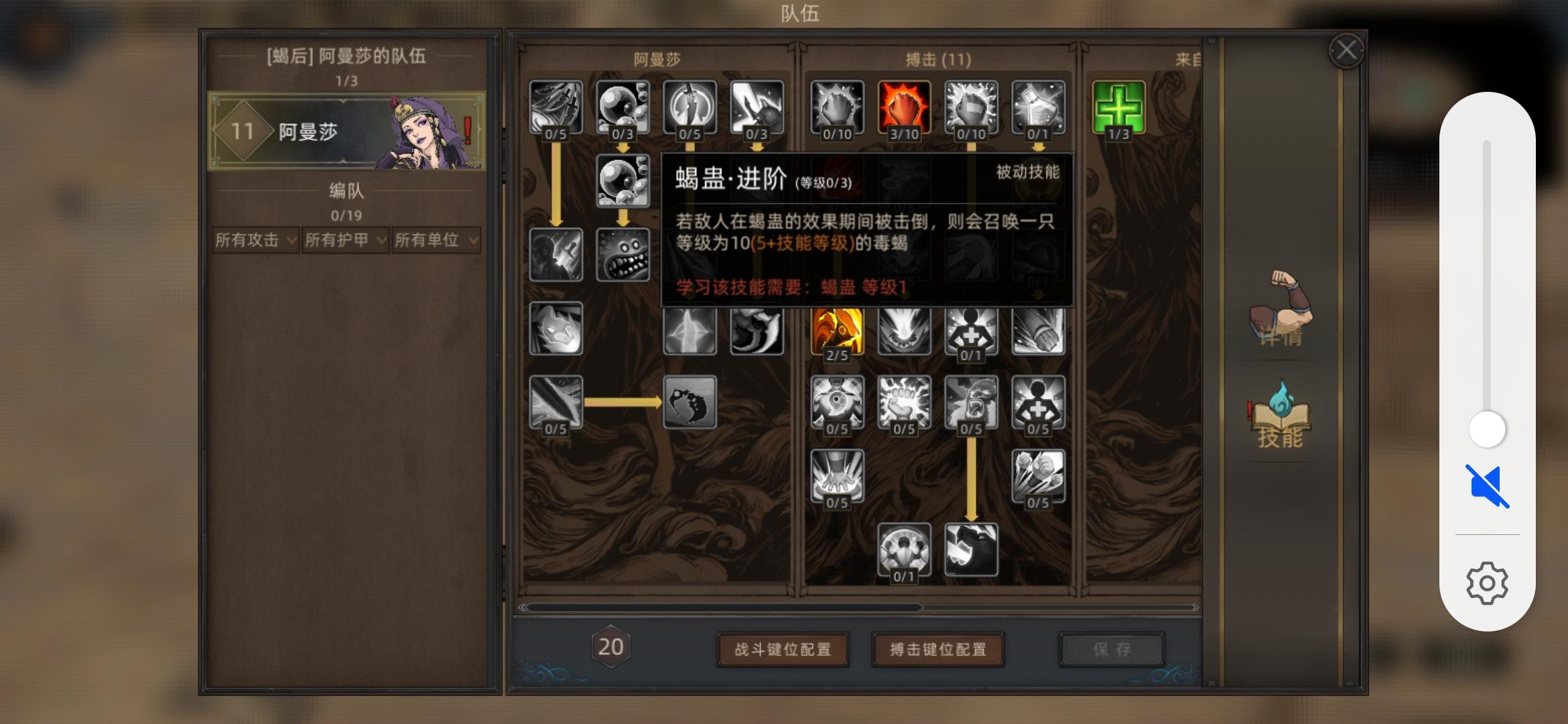This screenshot has width=1568, height=724.
Task: Open the 所有单位 filter dropdown
Action: click(x=436, y=240)
